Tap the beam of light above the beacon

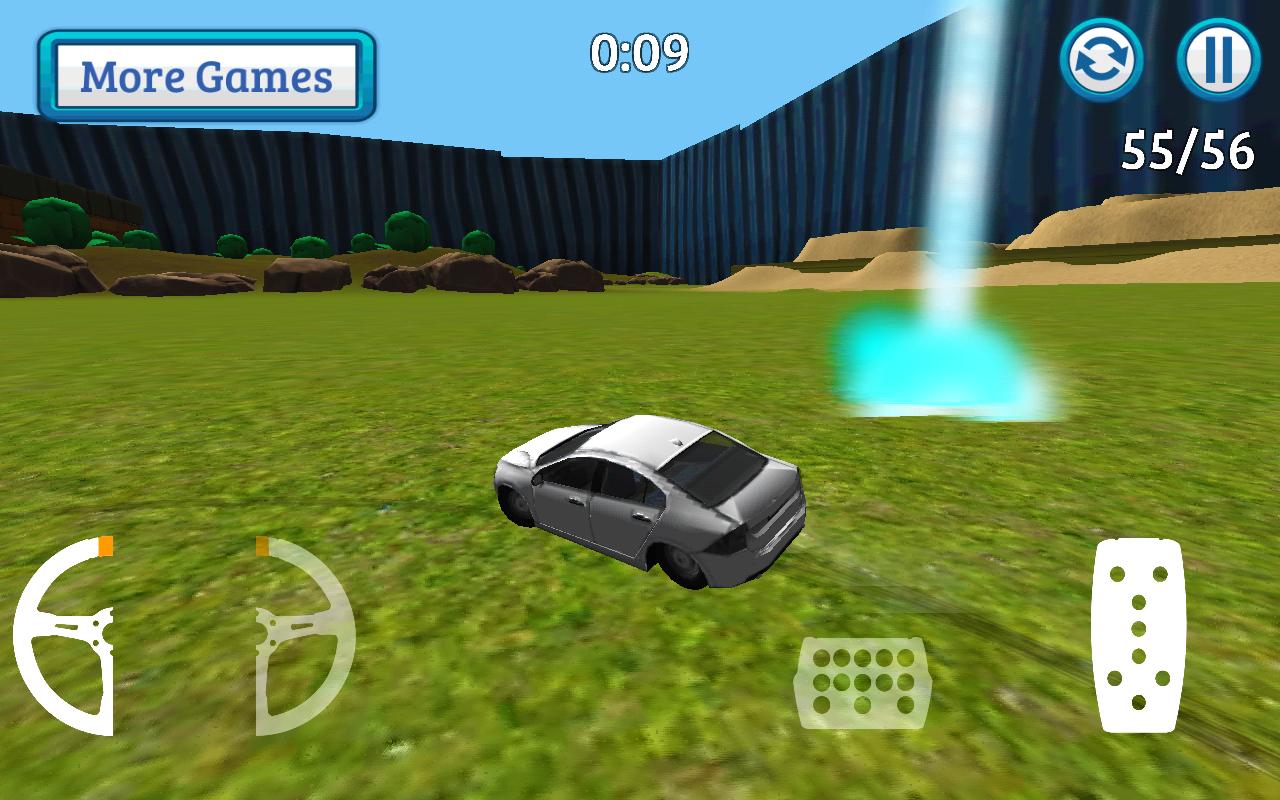953,150
